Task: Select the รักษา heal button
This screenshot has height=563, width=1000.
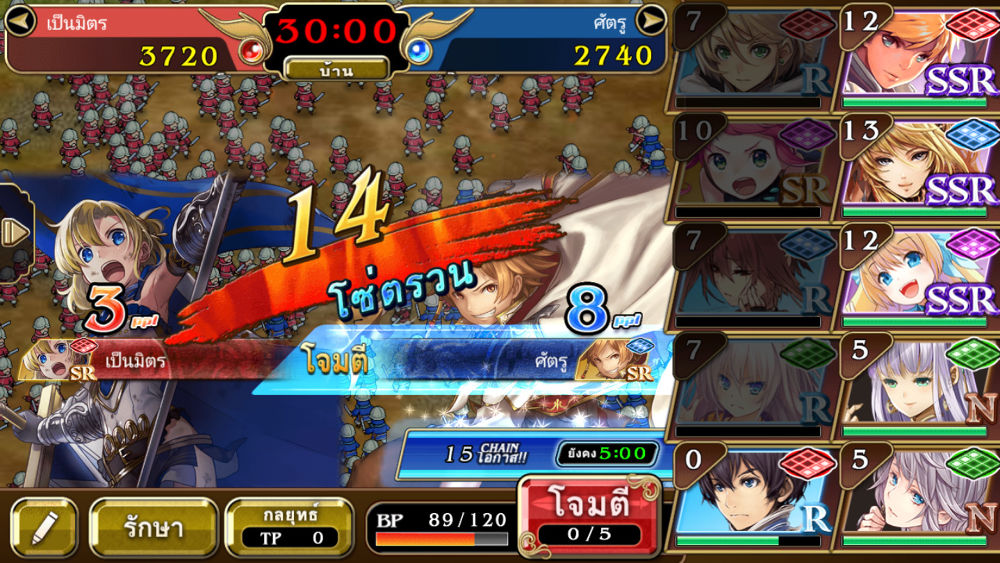Action: pyautogui.click(x=154, y=526)
